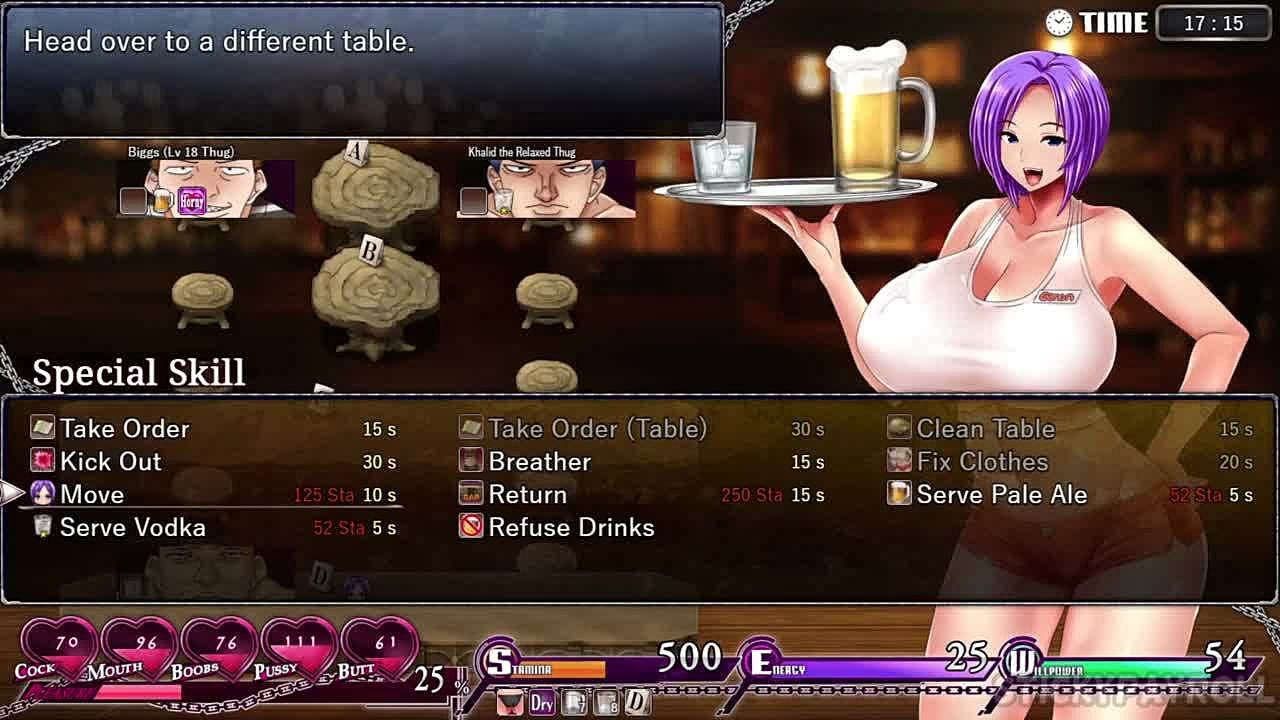This screenshot has height=720, width=1280.
Task: Select the Take Order skill
Action: [124, 429]
